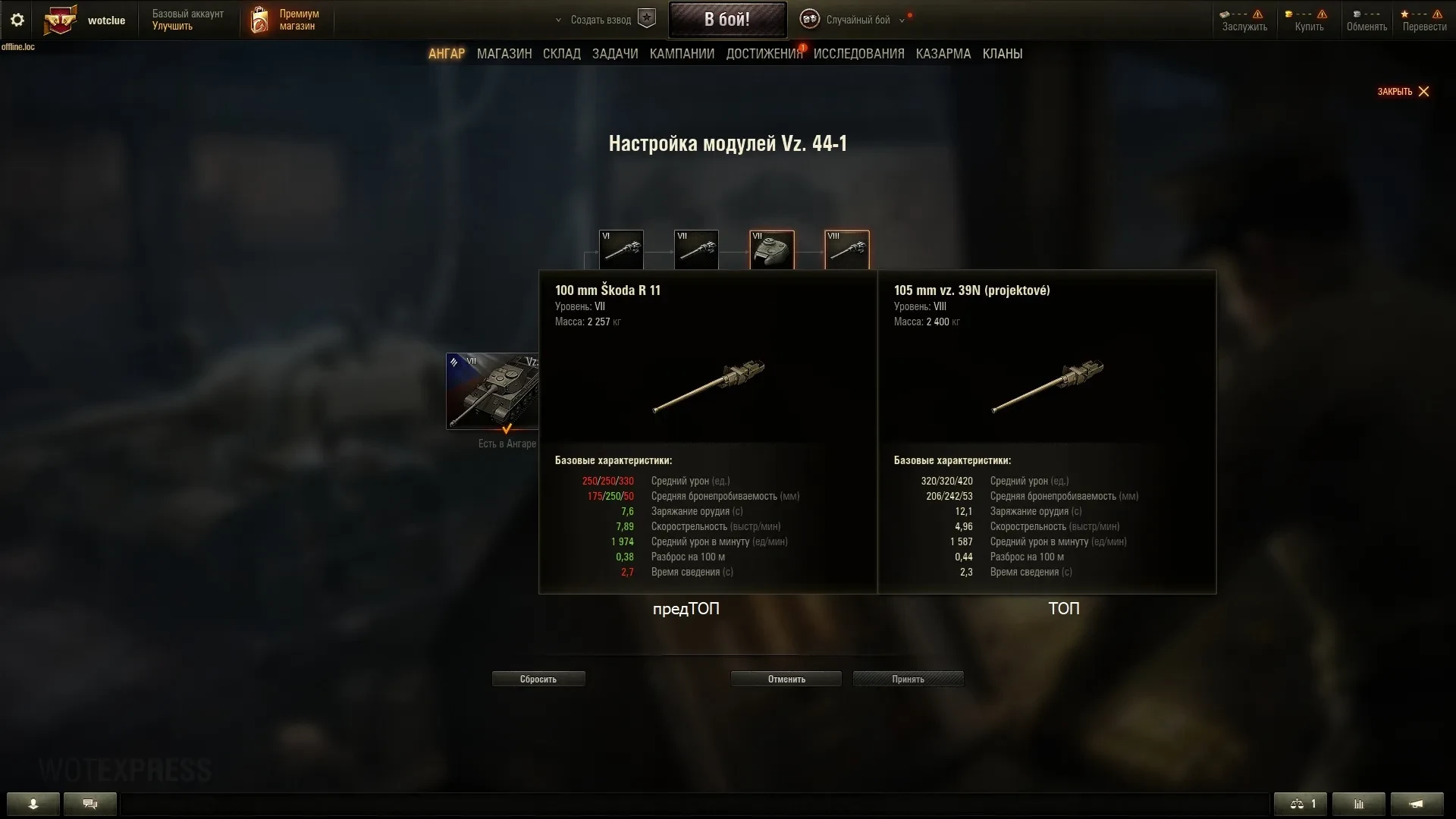Show the КАМПАНИИ tab

click(682, 54)
